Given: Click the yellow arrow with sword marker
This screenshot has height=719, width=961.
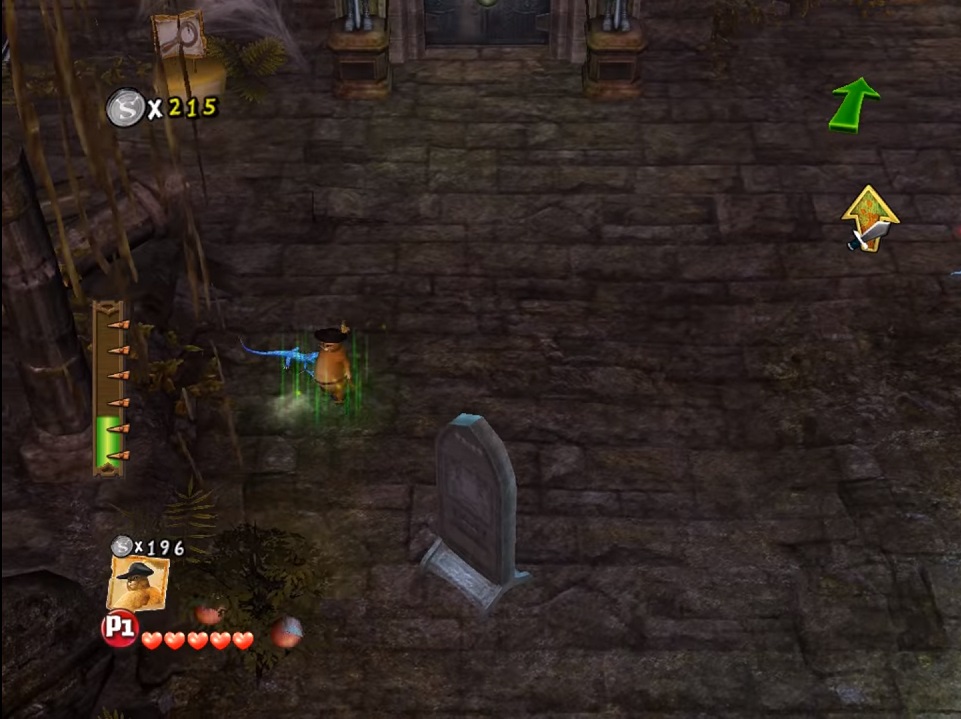Looking at the screenshot, I should [868, 219].
